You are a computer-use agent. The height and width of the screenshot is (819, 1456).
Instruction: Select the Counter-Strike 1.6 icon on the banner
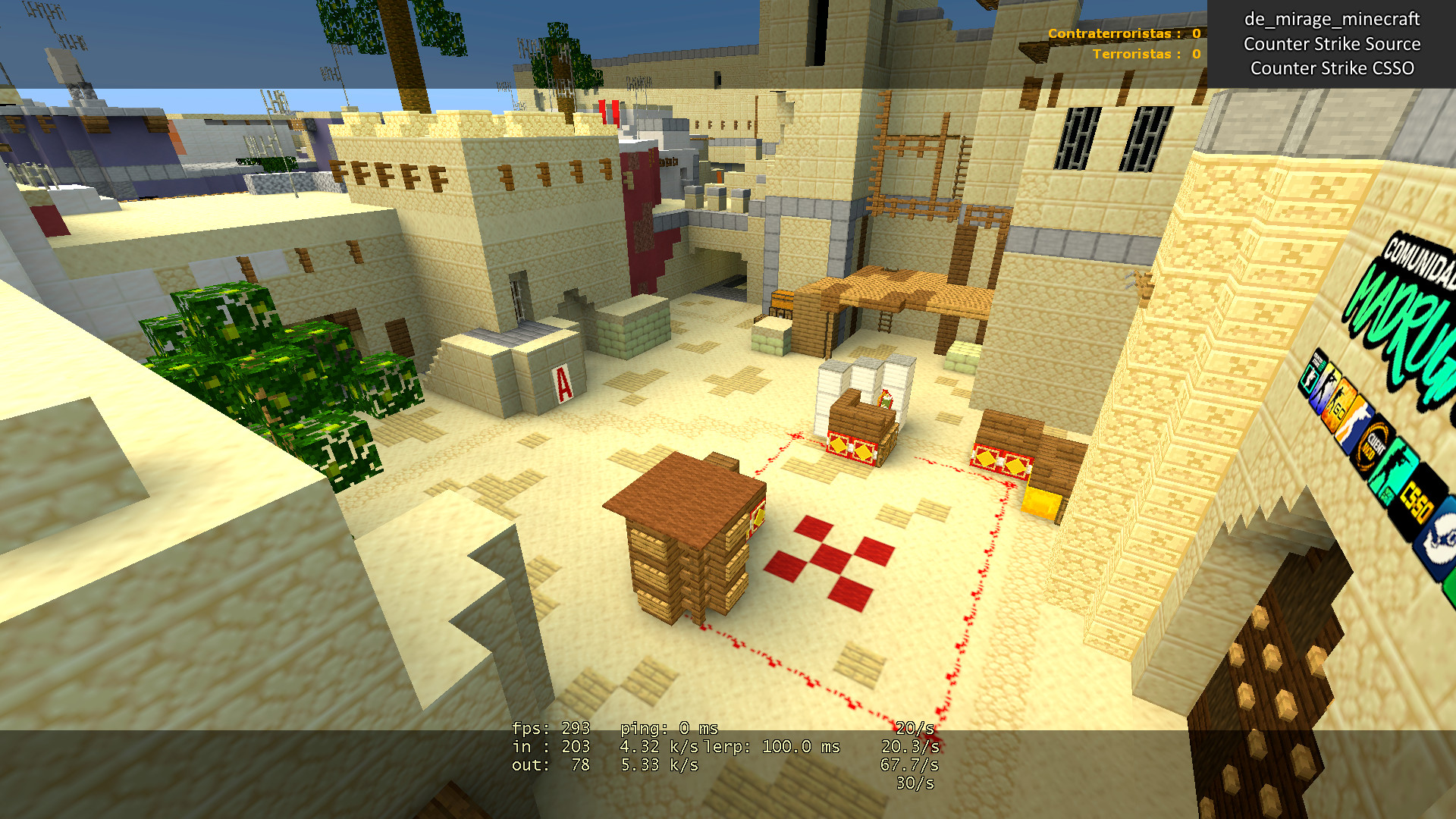pyautogui.click(x=1309, y=376)
